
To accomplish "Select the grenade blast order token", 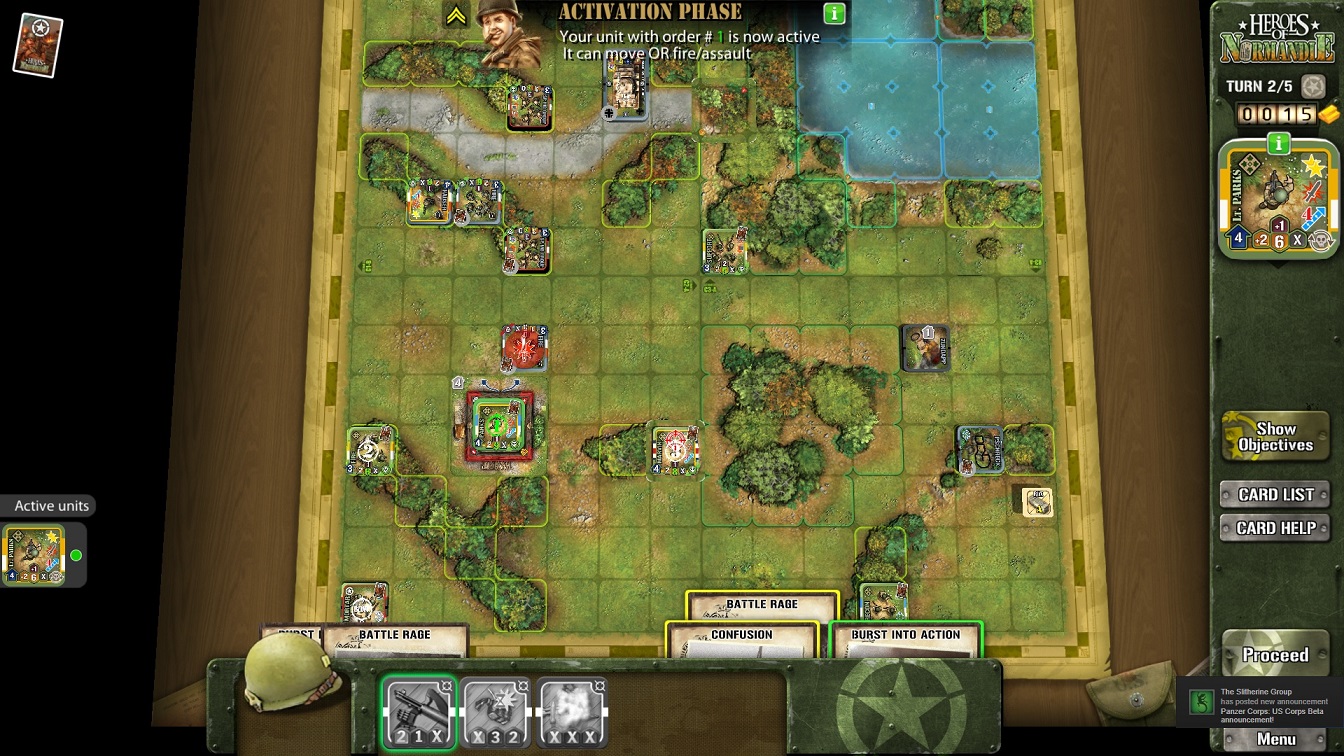I will (495, 713).
